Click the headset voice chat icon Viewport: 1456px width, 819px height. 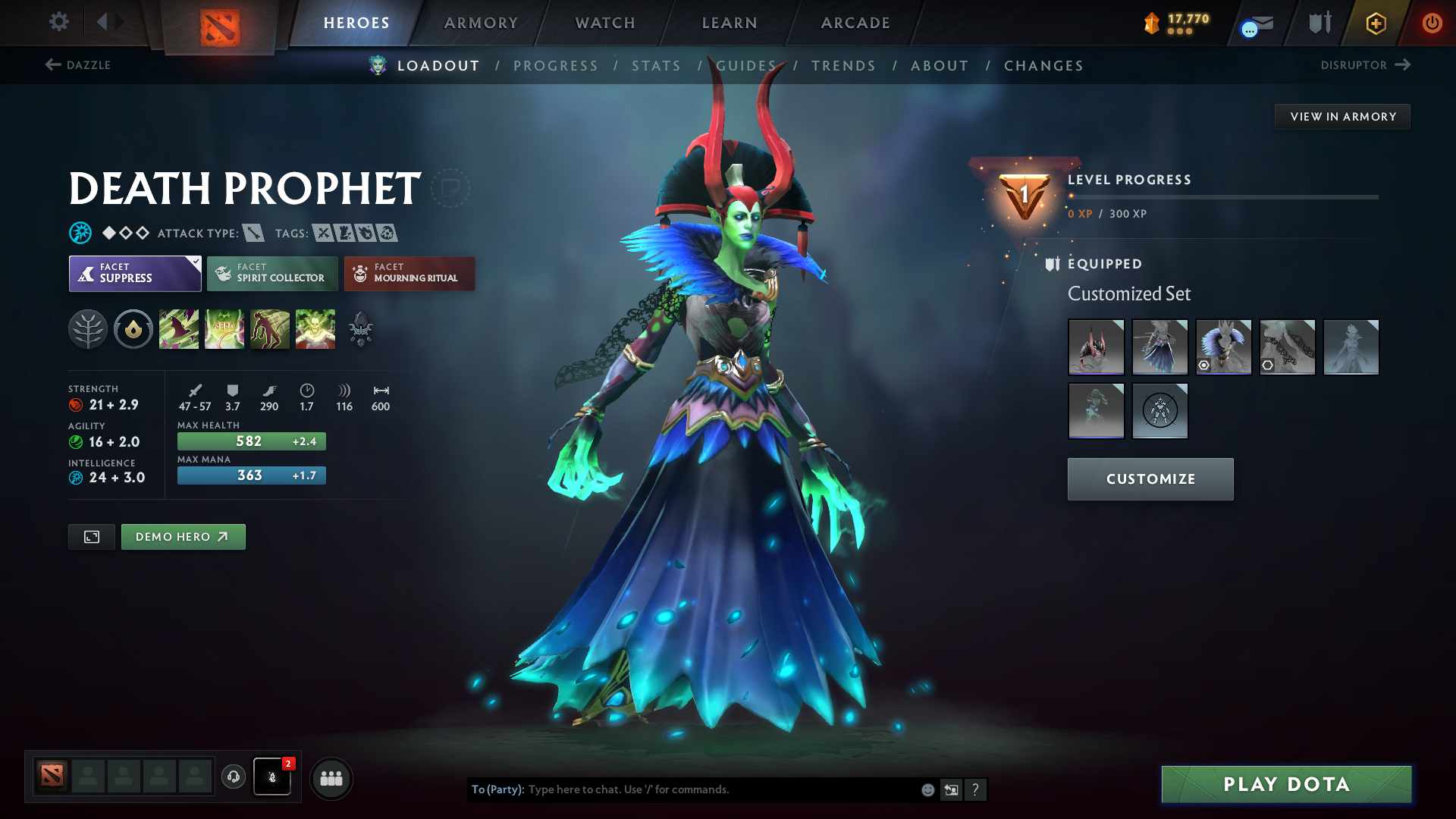(233, 777)
